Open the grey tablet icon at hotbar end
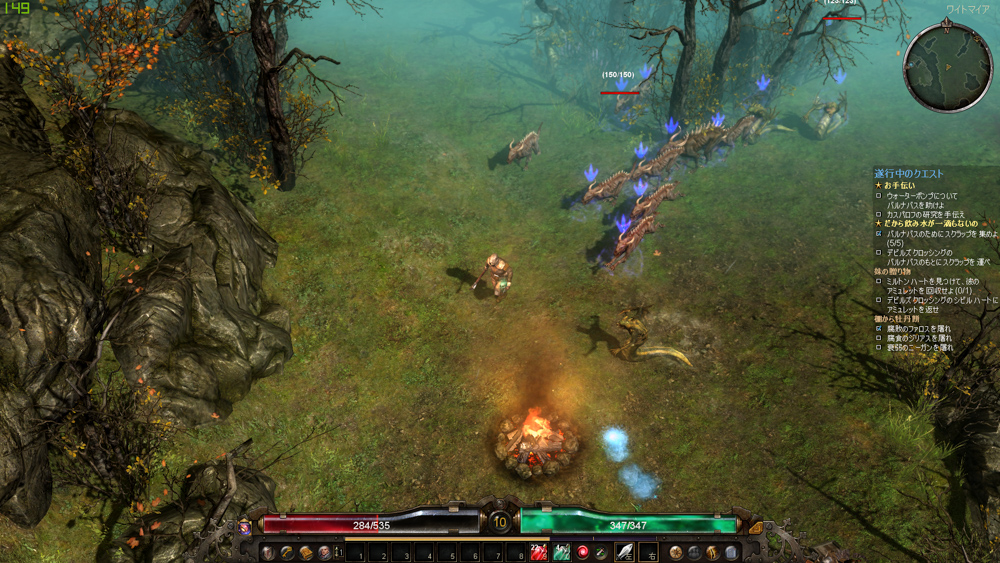1000x563 pixels. tap(731, 552)
